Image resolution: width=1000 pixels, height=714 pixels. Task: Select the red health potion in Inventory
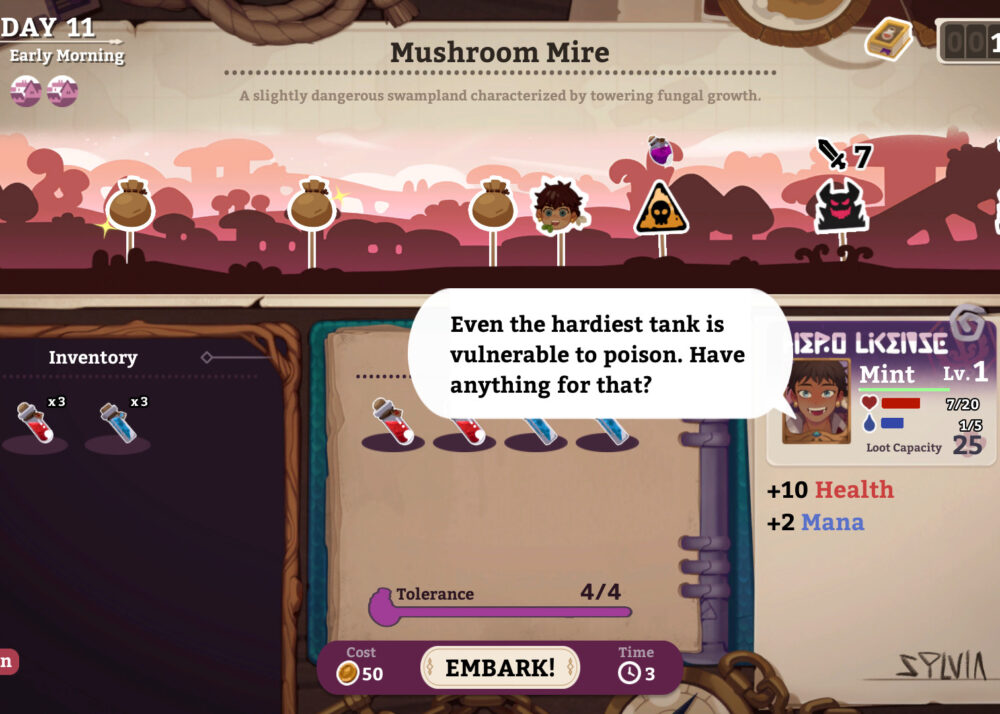[34, 424]
